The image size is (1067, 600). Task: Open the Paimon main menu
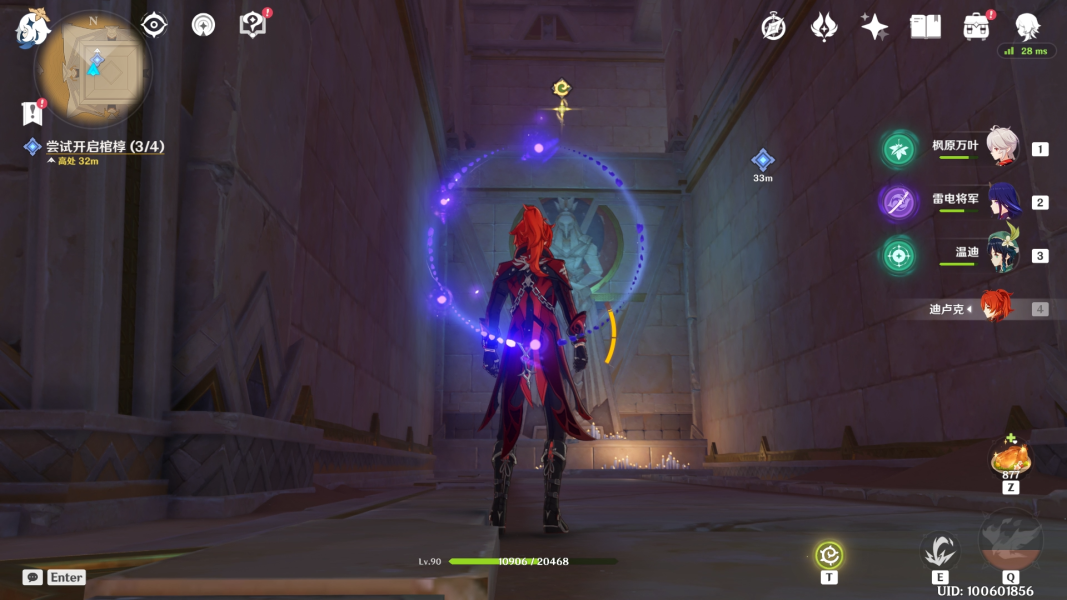point(32,28)
